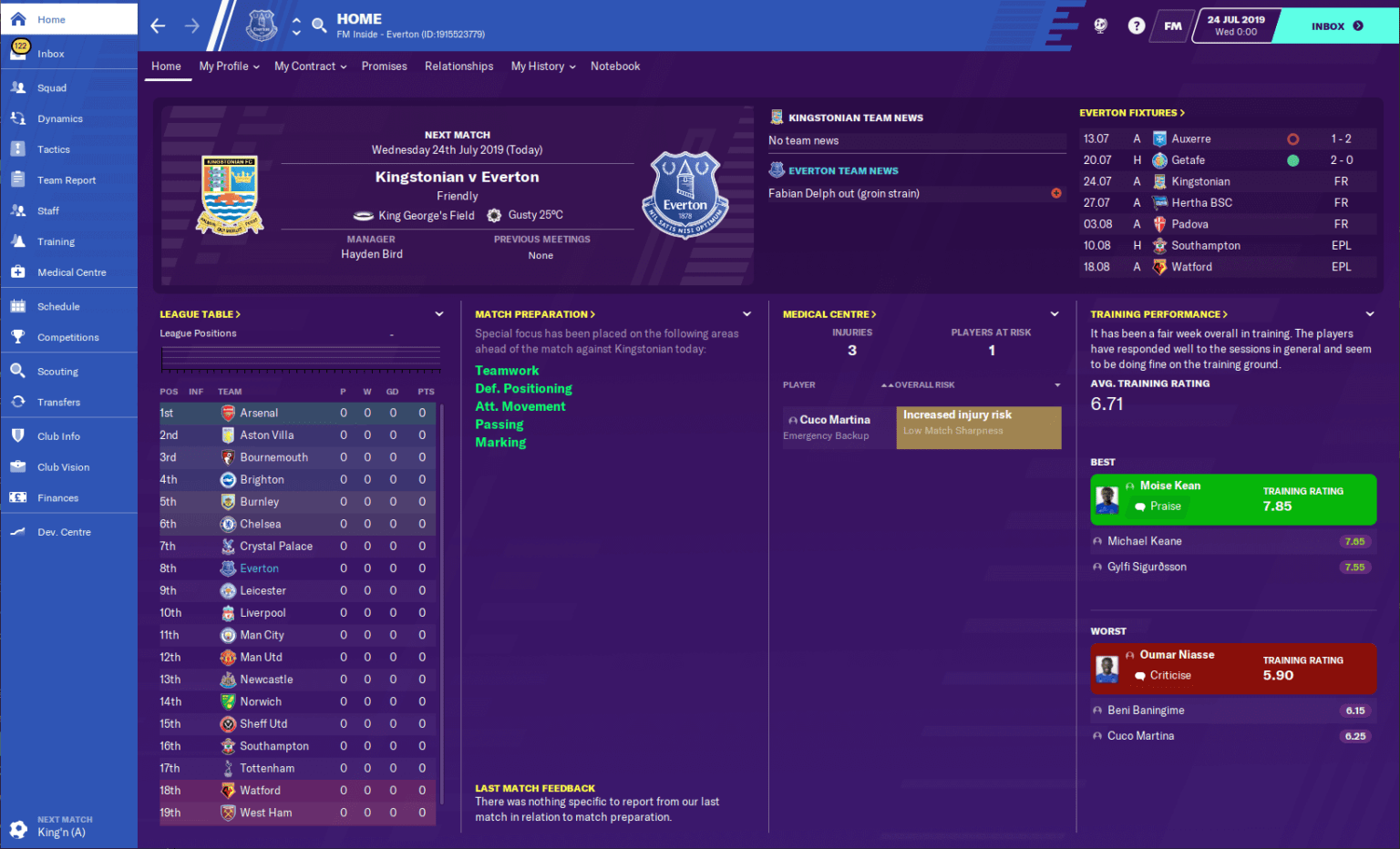Expand the My Profile dropdown
The height and width of the screenshot is (849, 1400).
click(x=227, y=66)
